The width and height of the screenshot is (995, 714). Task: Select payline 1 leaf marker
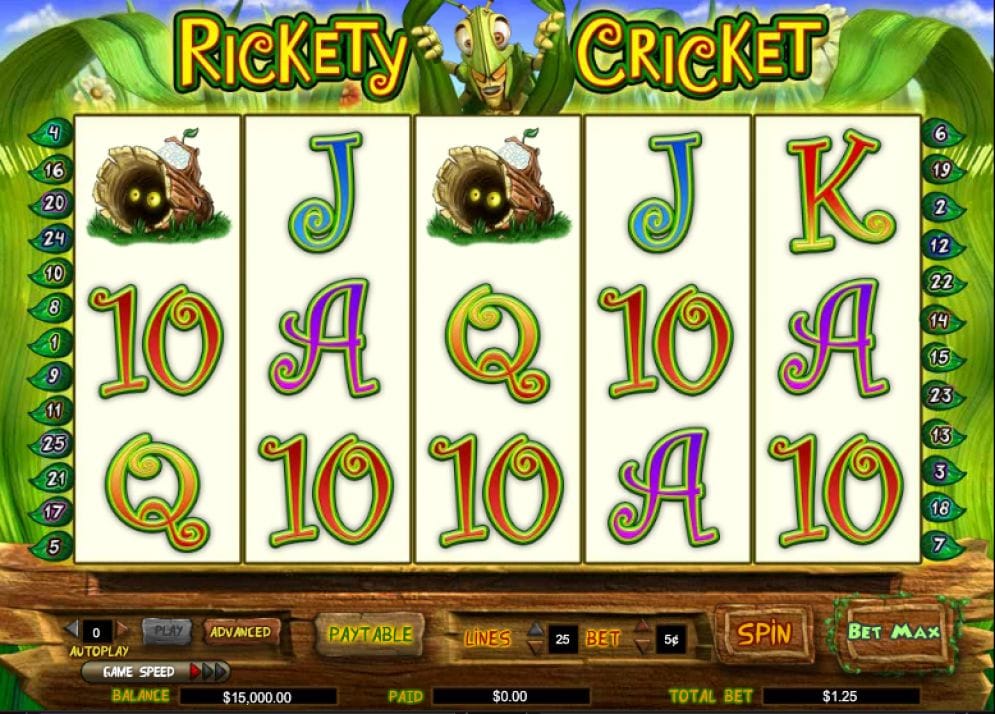click(52, 344)
